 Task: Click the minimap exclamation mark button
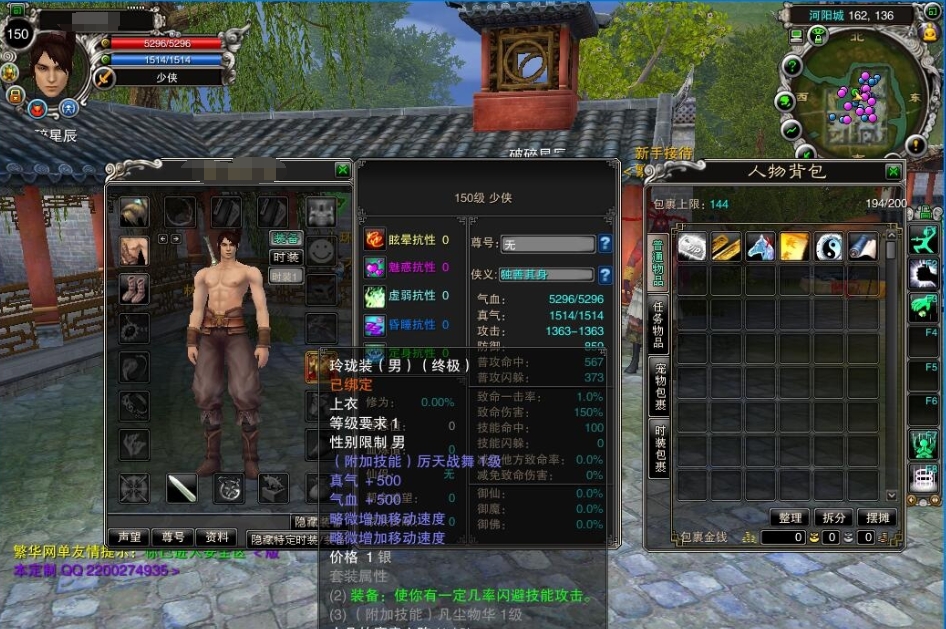click(x=916, y=145)
